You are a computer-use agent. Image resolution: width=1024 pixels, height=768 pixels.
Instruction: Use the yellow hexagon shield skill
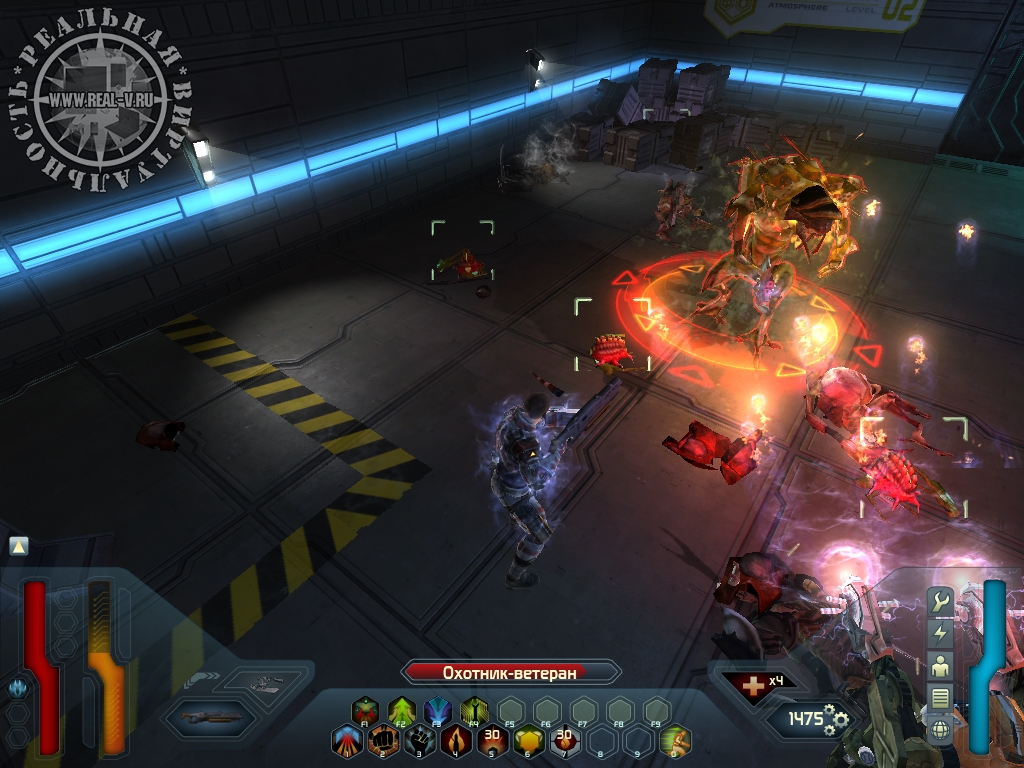528,741
